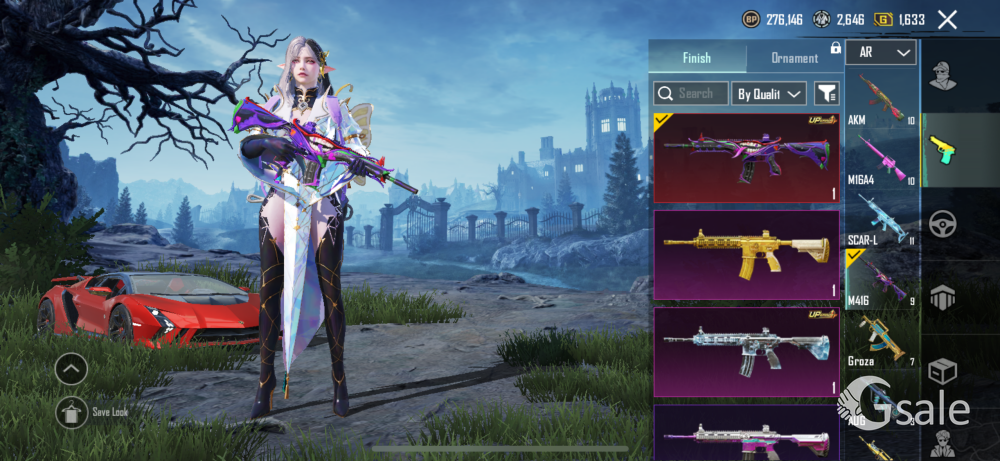Choose Groza in the weapon list
The height and width of the screenshot is (461, 1000).
[x=881, y=340]
